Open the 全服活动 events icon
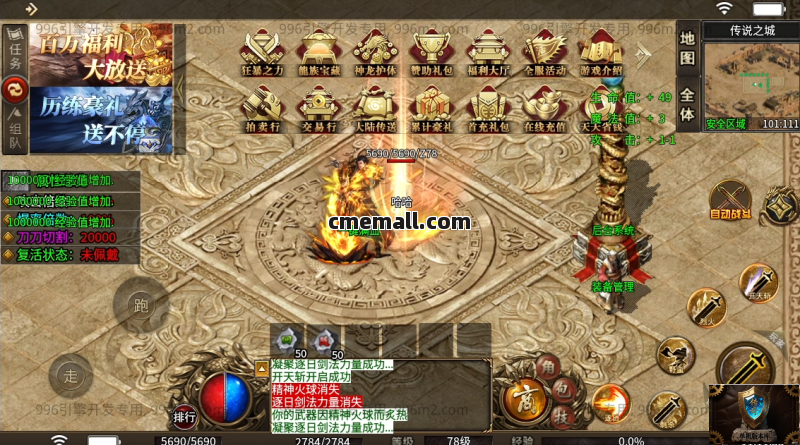The width and height of the screenshot is (800, 445). point(544,50)
